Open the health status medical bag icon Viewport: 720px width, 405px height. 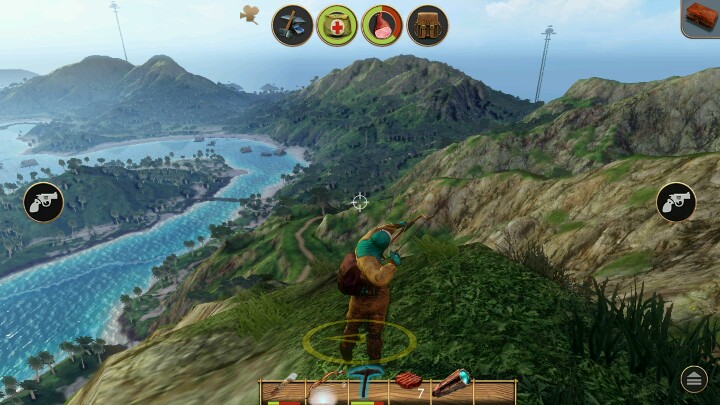[337, 25]
